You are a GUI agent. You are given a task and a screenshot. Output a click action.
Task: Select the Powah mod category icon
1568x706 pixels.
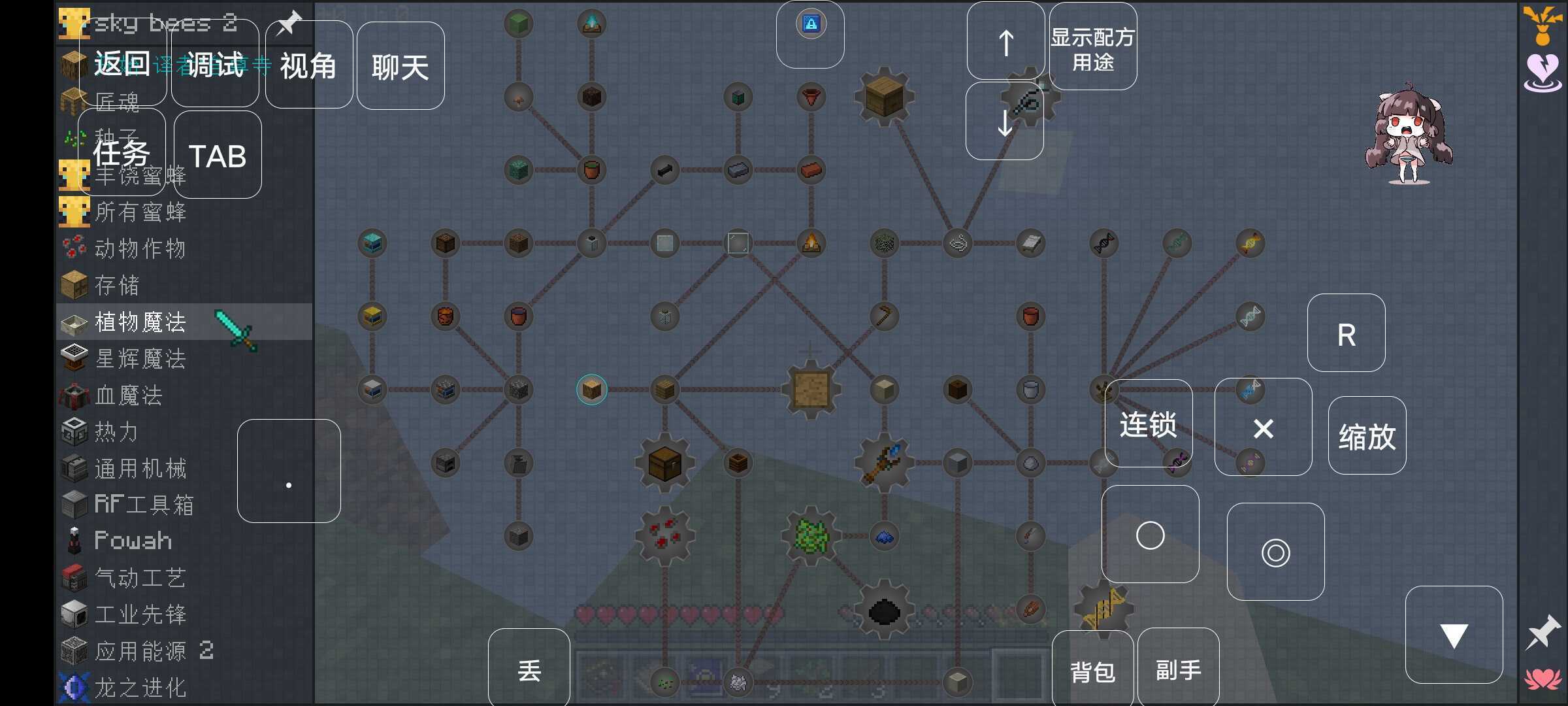pos(74,540)
